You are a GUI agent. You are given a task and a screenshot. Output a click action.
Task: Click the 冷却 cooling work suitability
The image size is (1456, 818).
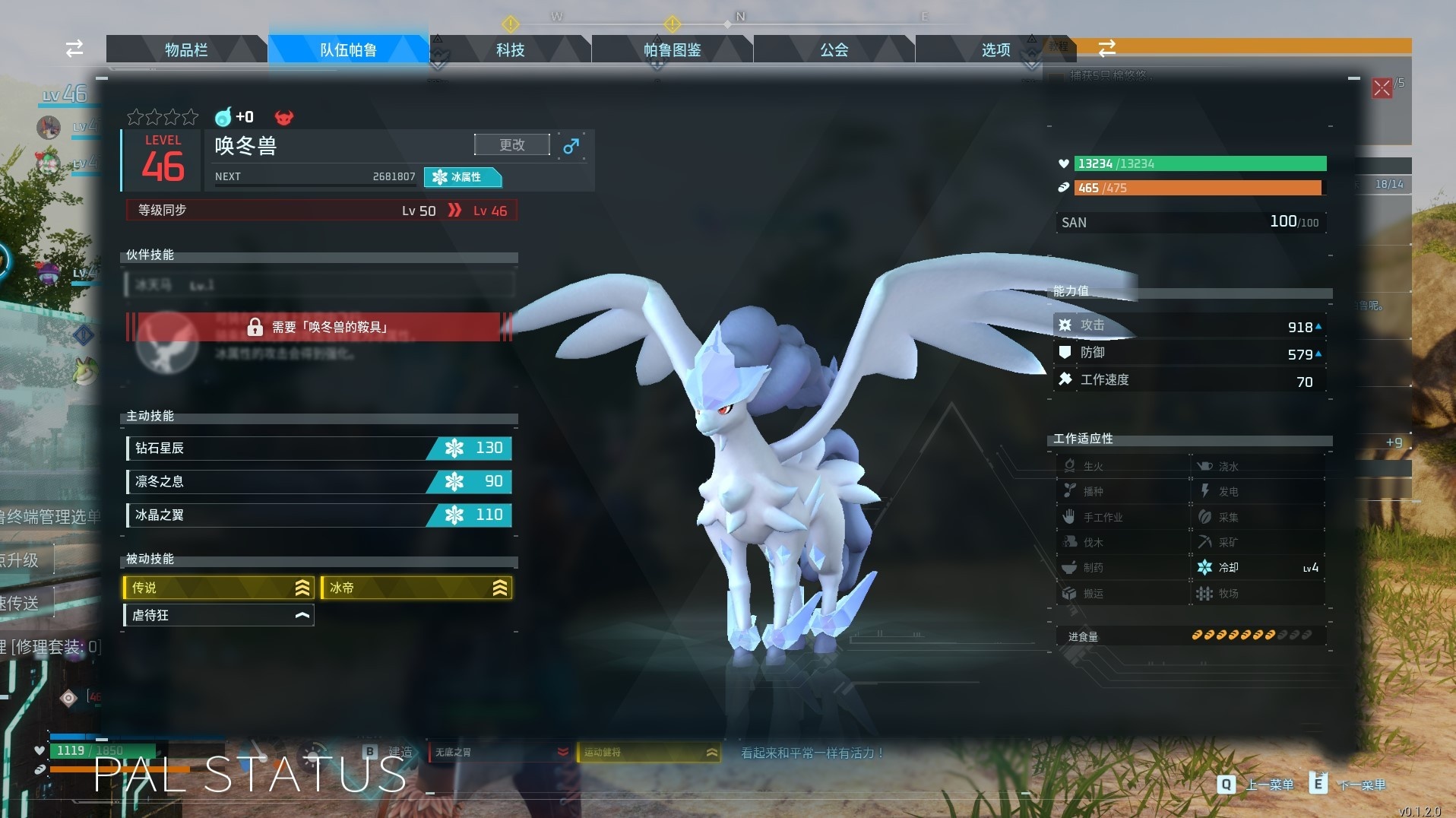click(1258, 568)
